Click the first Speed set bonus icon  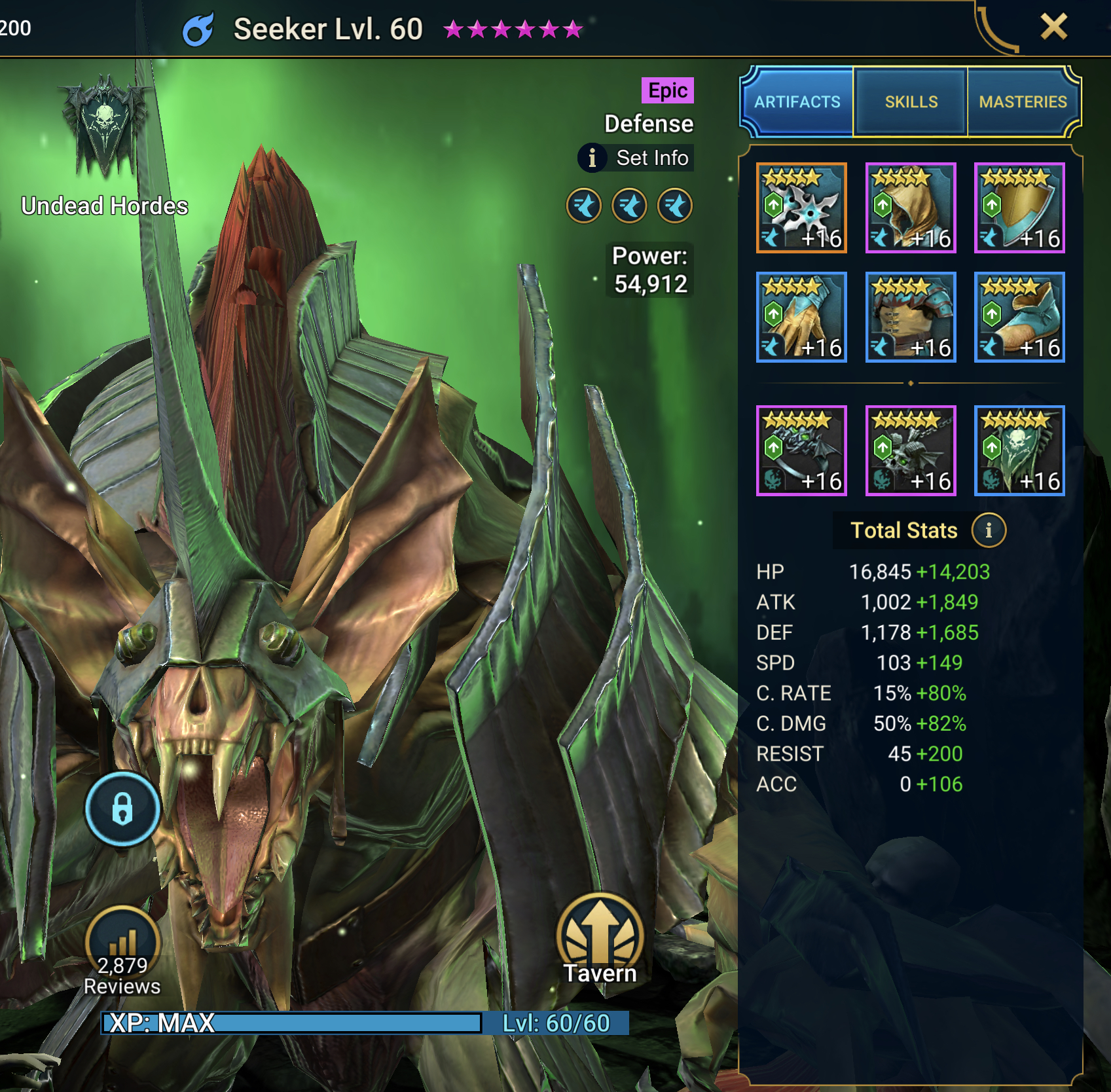(x=587, y=206)
